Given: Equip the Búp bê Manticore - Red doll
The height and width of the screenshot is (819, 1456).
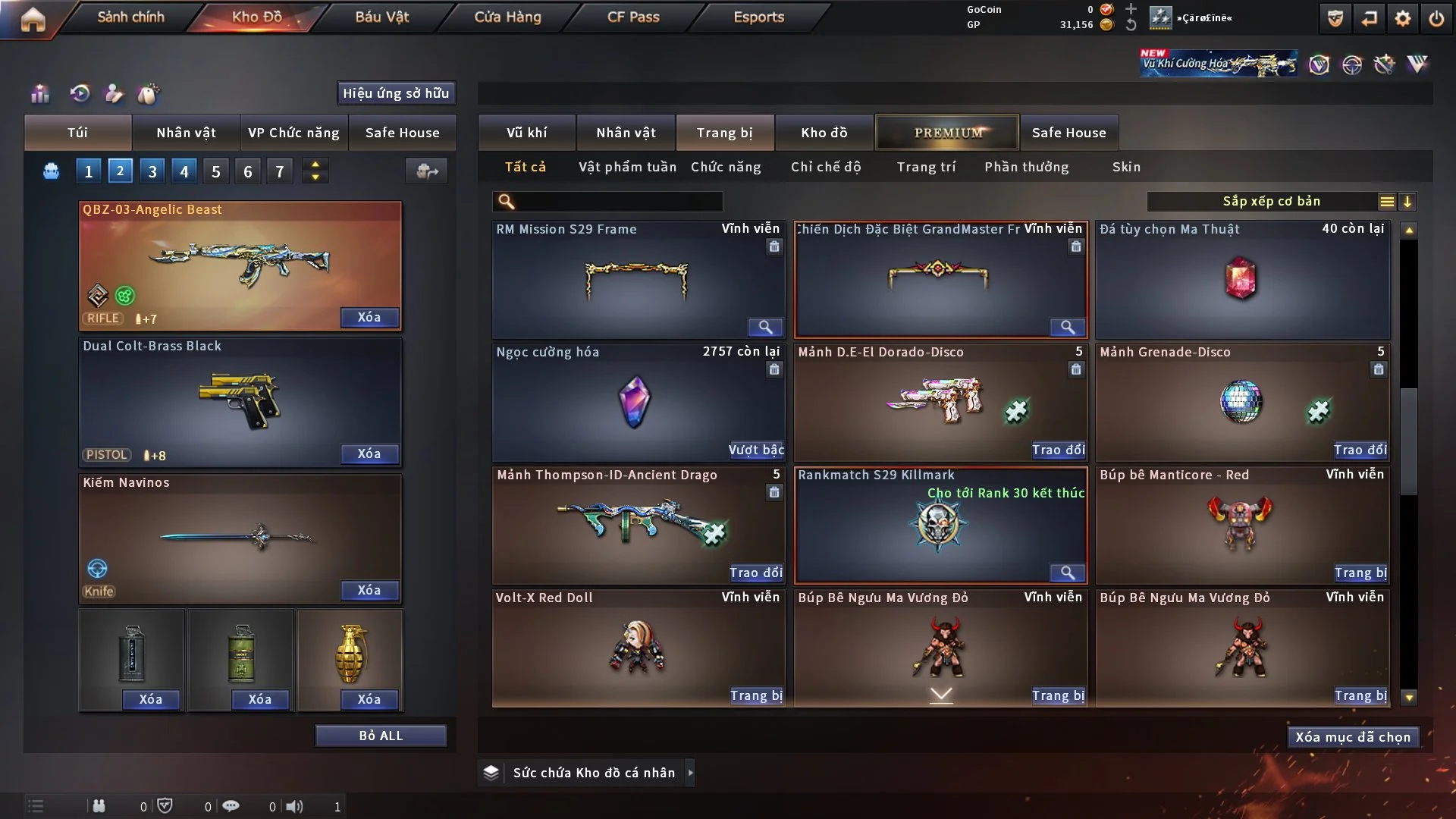Looking at the screenshot, I should [x=1360, y=573].
